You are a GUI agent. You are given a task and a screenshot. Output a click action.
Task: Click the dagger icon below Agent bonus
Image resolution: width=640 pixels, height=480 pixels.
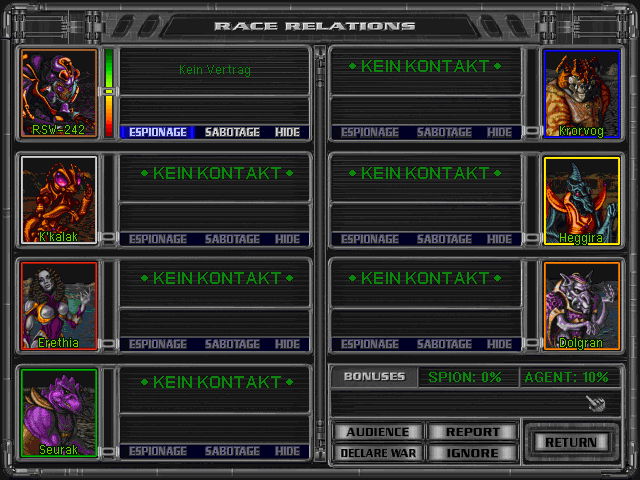tap(595, 402)
